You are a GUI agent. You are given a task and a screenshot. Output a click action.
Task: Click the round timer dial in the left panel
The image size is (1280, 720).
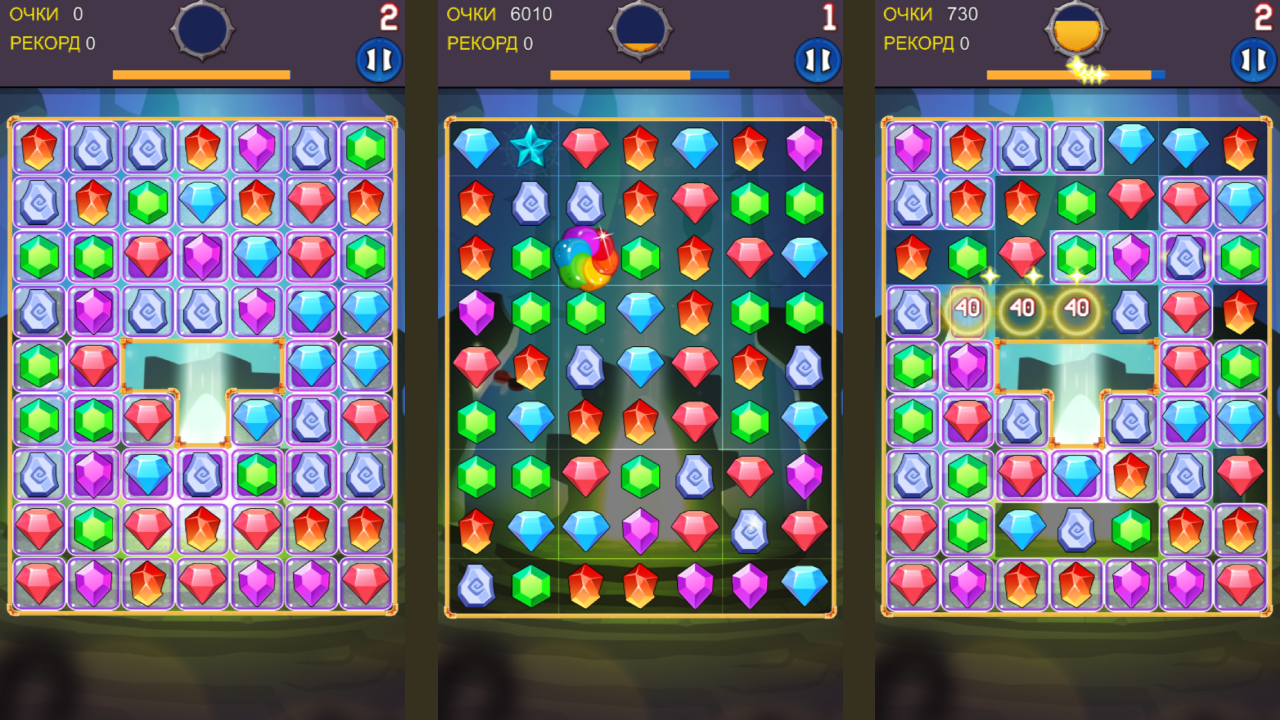point(202,30)
